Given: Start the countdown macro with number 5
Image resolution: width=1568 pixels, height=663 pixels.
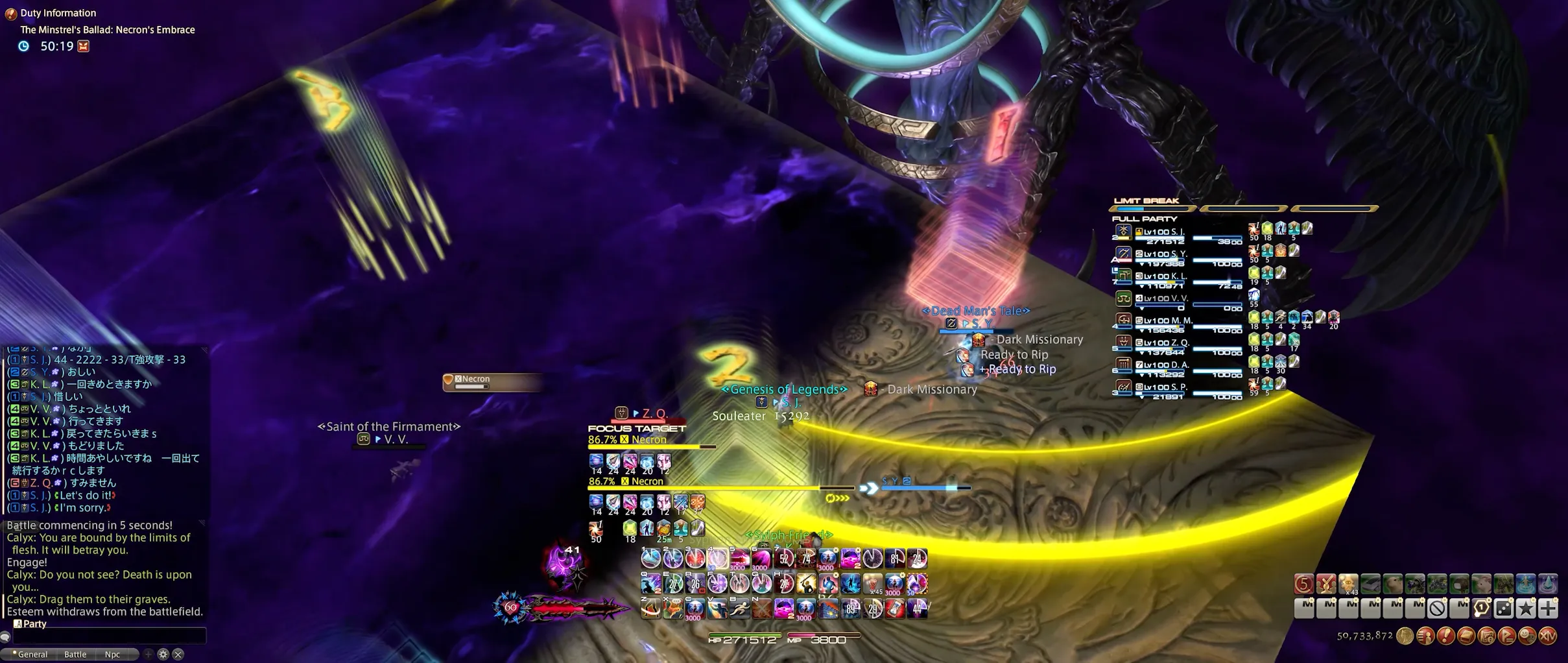Looking at the screenshot, I should click(1303, 584).
